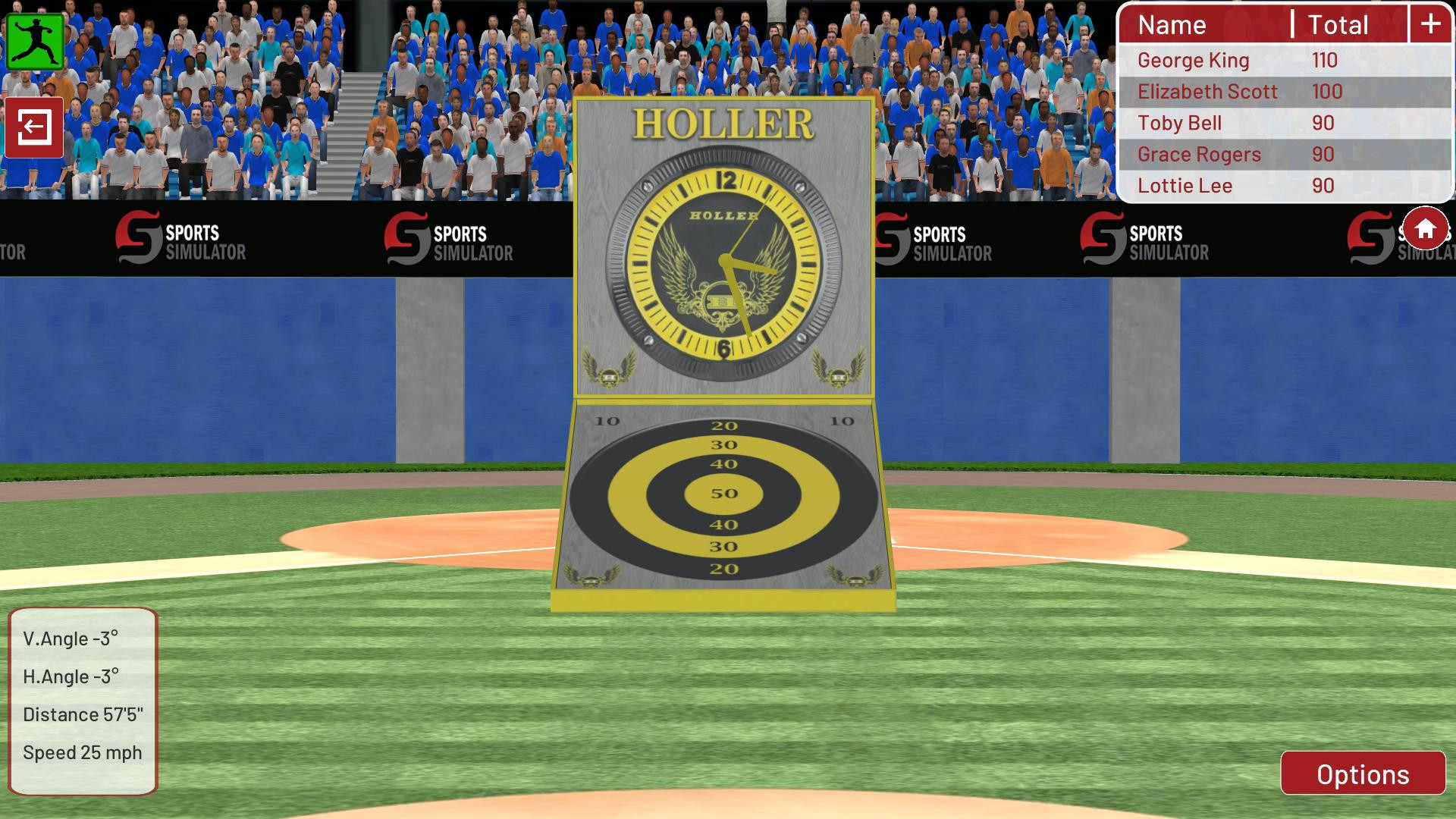Select Lottie Lee in the score panel
This screenshot has height=819, width=1456.
(1185, 185)
